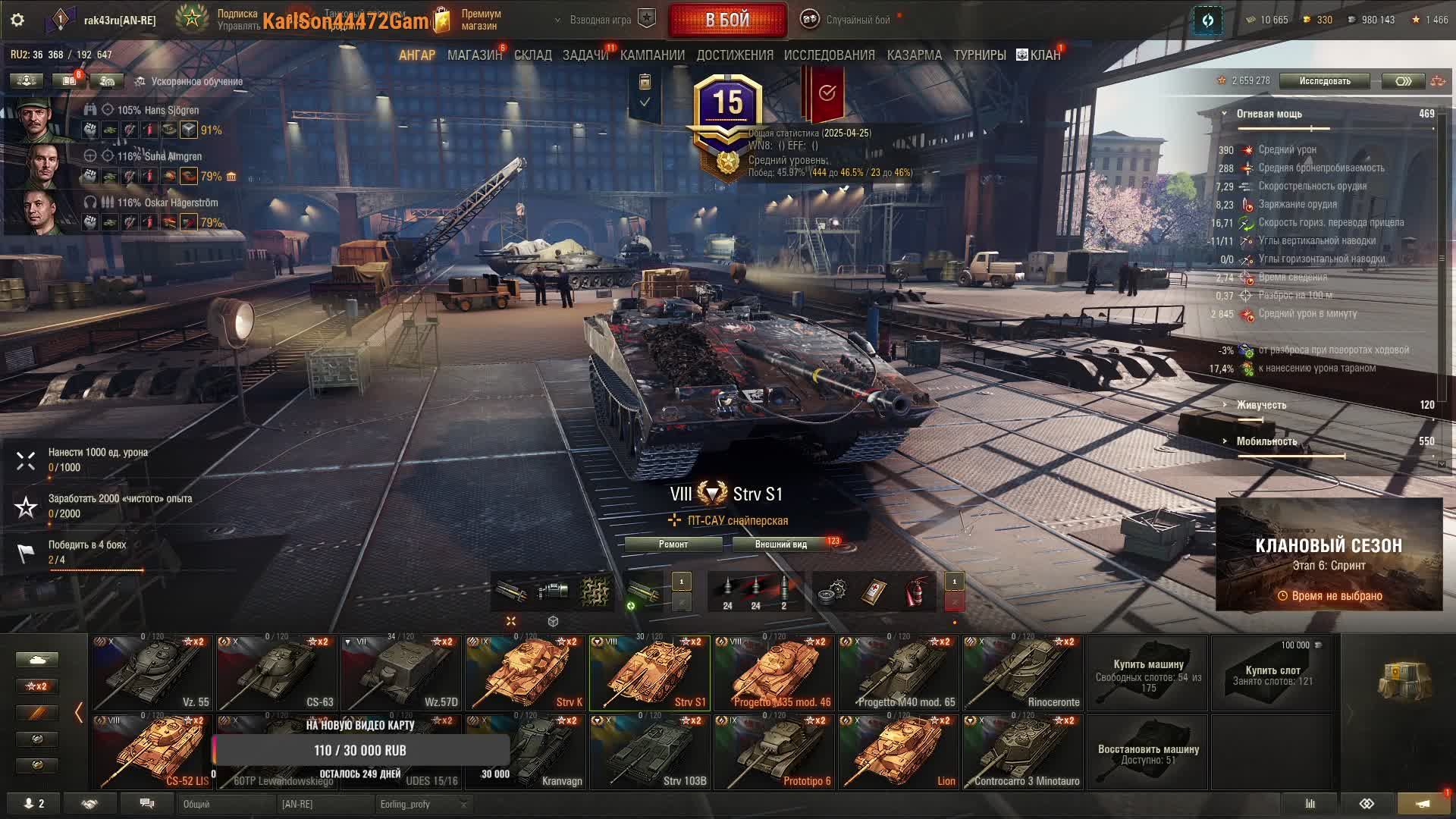Image resolution: width=1456 pixels, height=819 pixels.
Task: Open the Клановый сезон banner
Action: [1329, 554]
